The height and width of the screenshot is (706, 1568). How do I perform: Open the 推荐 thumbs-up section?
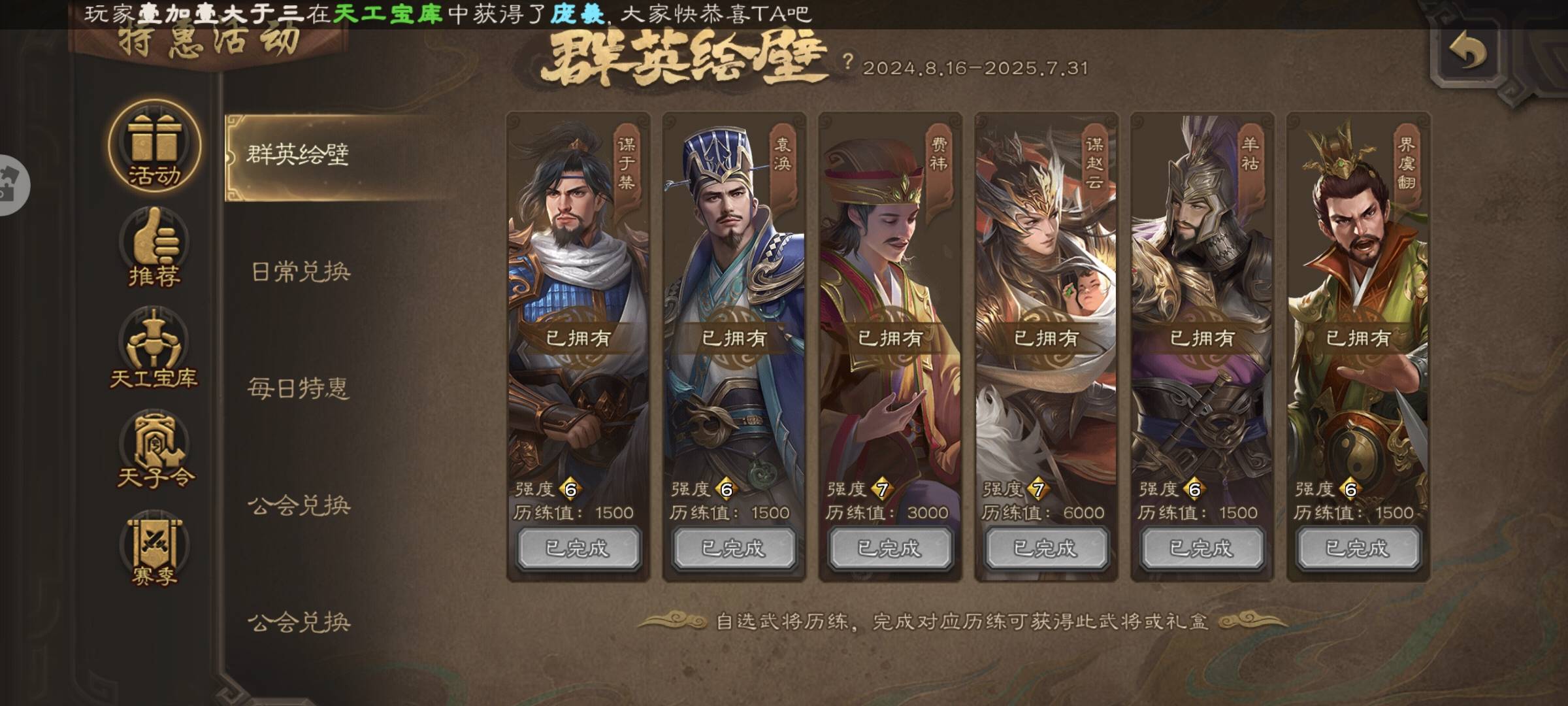tap(154, 248)
